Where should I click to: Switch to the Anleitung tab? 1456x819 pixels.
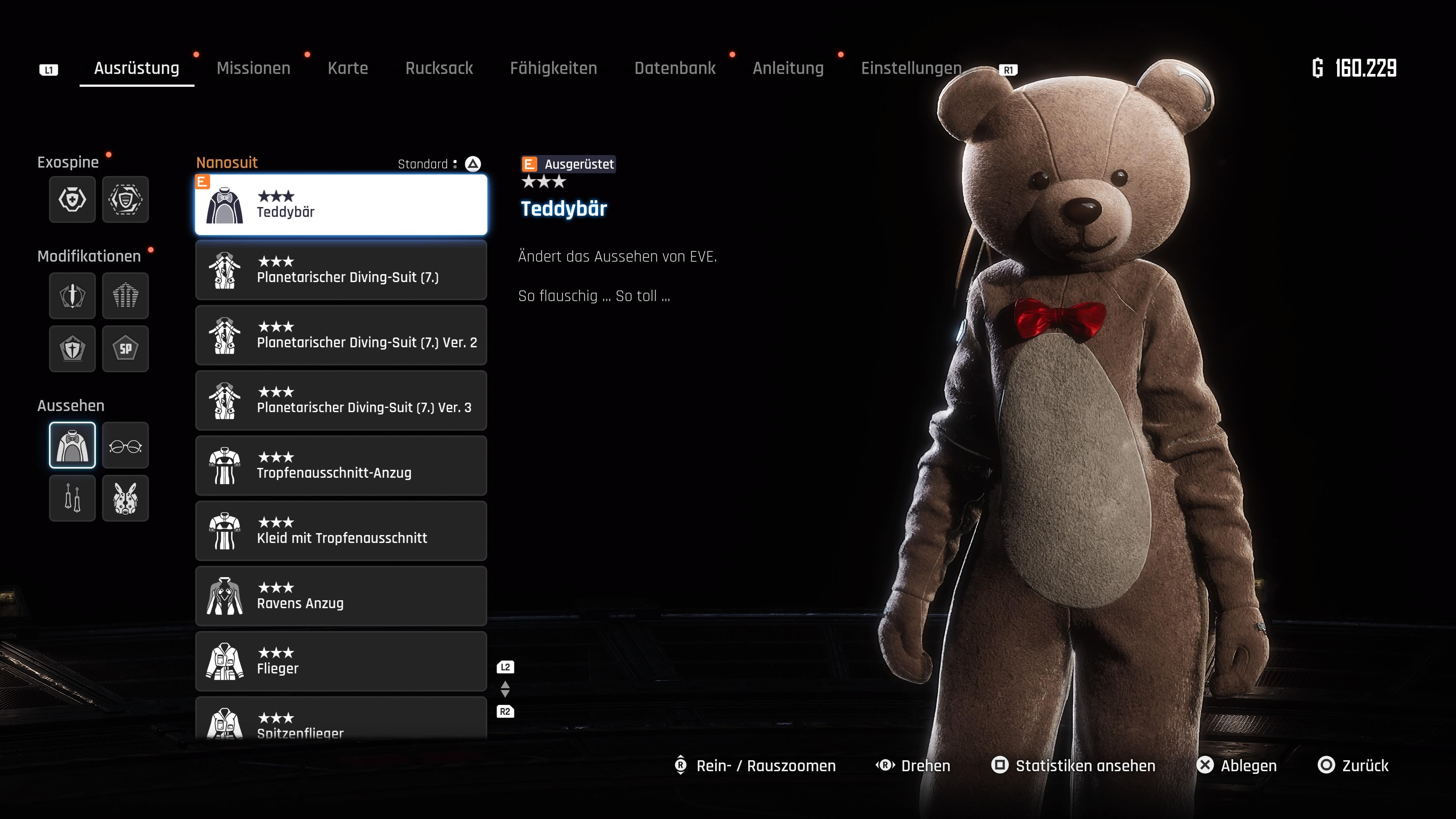pos(788,68)
